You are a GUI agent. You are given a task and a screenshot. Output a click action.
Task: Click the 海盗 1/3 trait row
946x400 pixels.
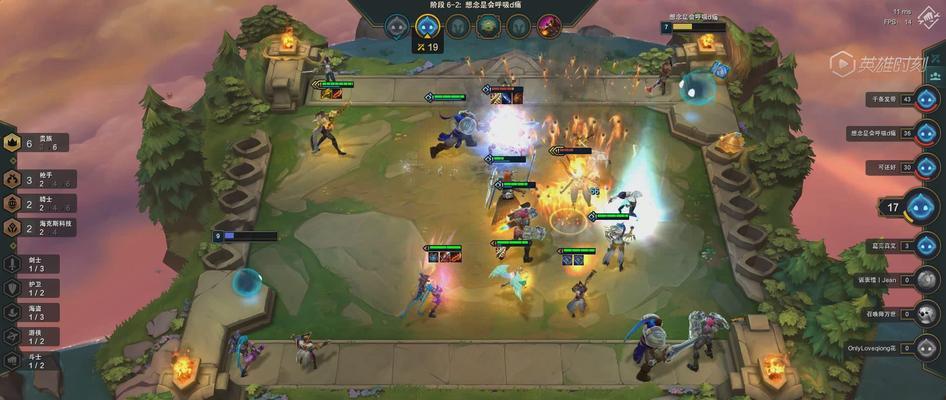[x=28, y=311]
